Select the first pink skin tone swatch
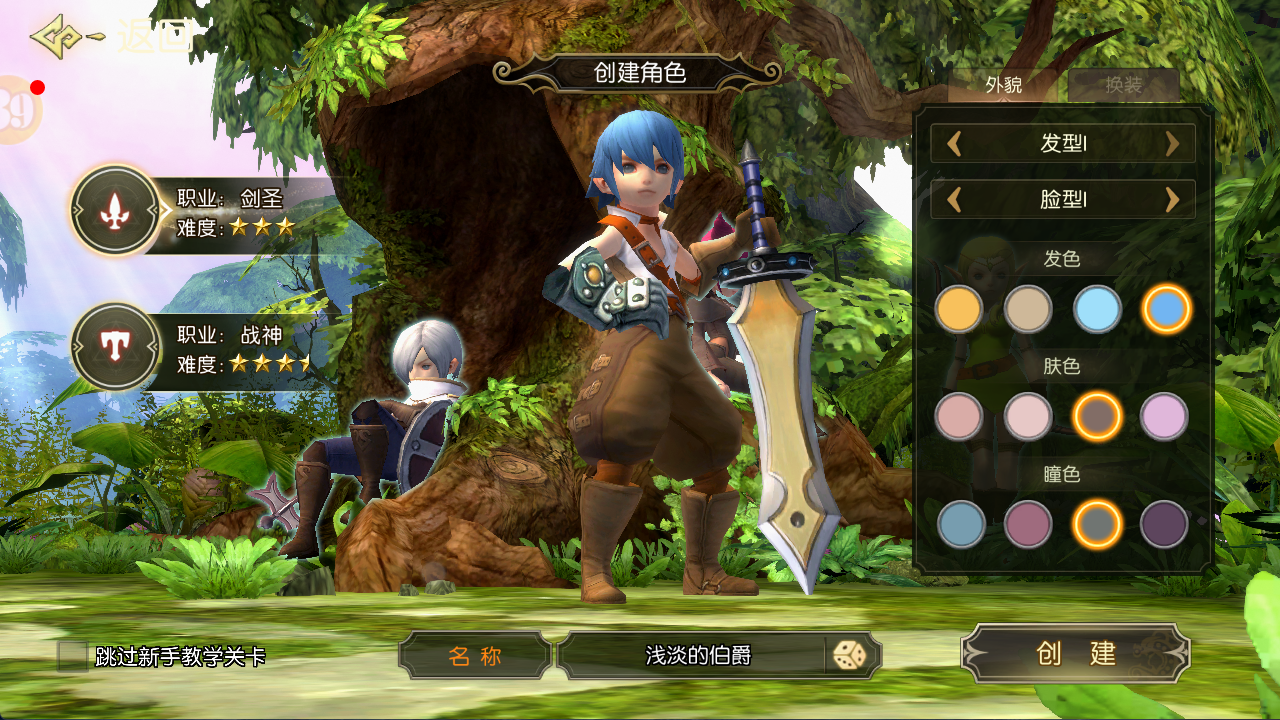The width and height of the screenshot is (1280, 720). coord(959,417)
